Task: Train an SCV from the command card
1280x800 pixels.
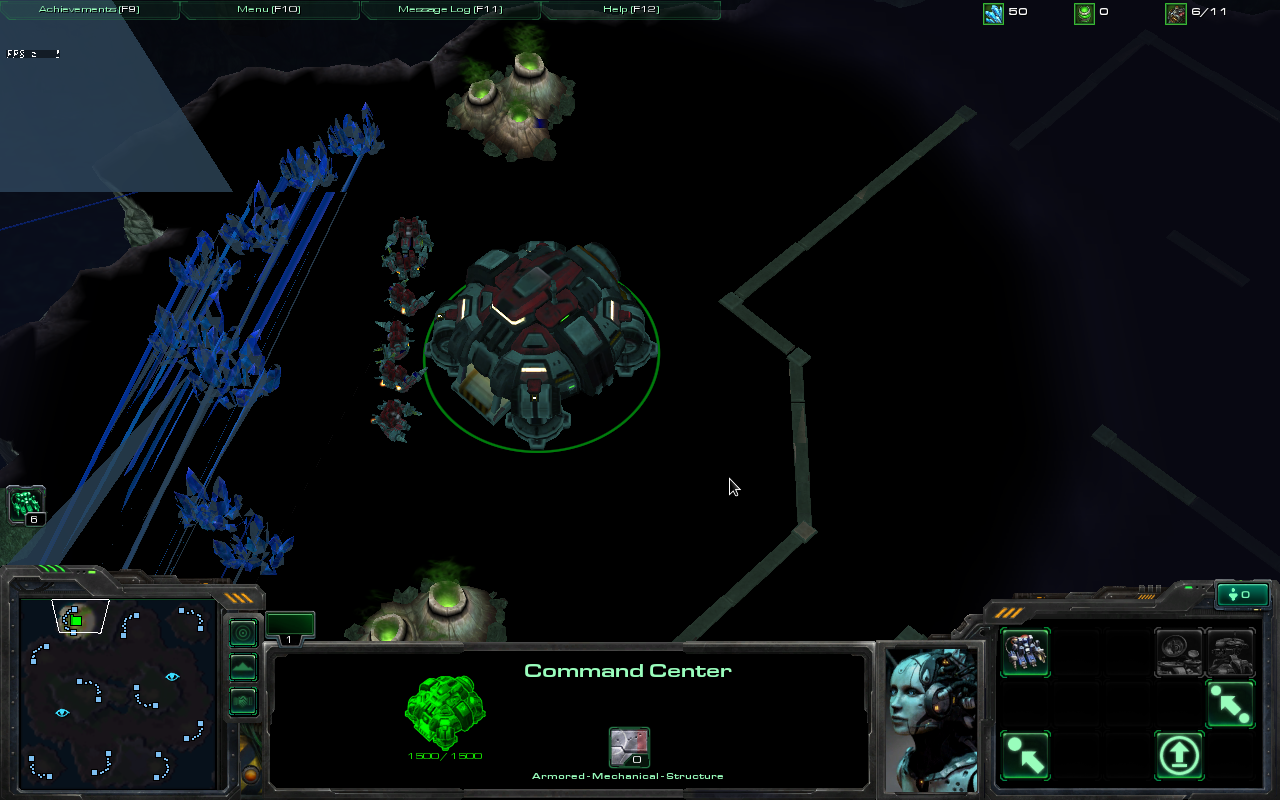Action: tap(1025, 652)
